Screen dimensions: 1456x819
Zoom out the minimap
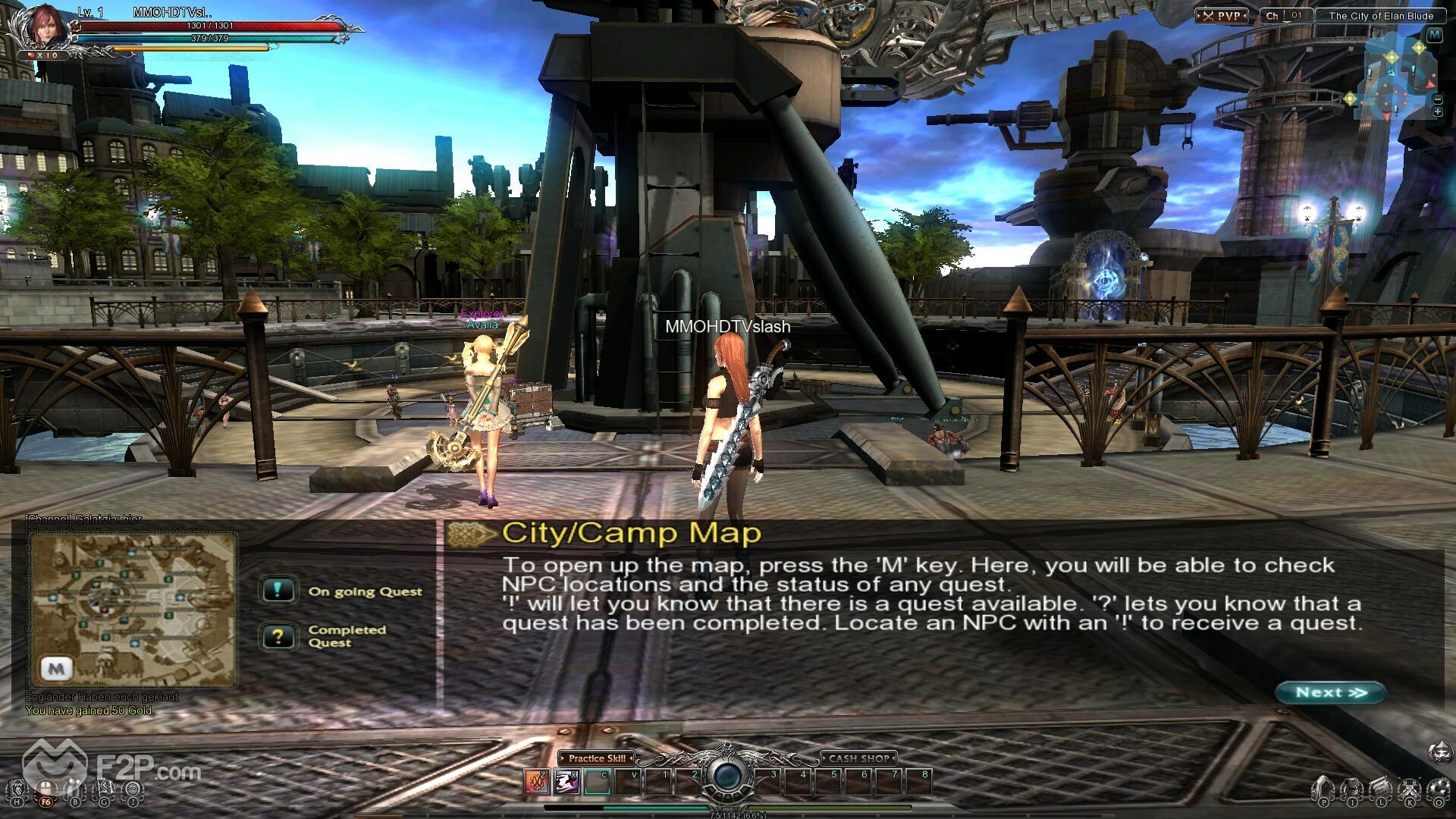[x=1437, y=99]
